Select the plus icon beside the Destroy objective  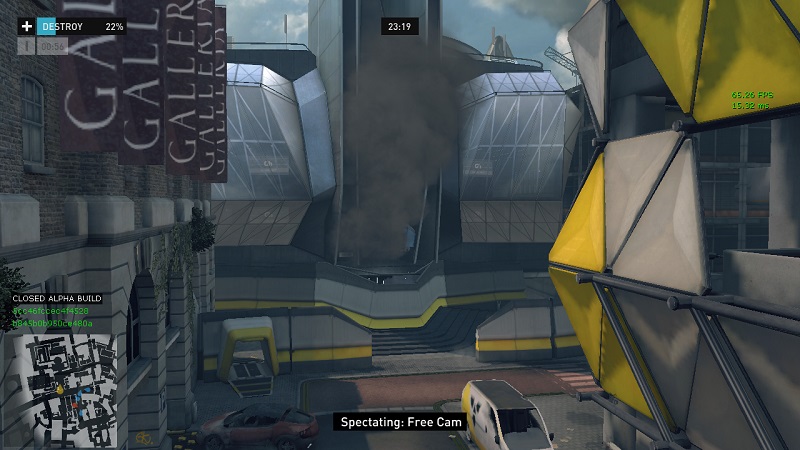(x=27, y=26)
